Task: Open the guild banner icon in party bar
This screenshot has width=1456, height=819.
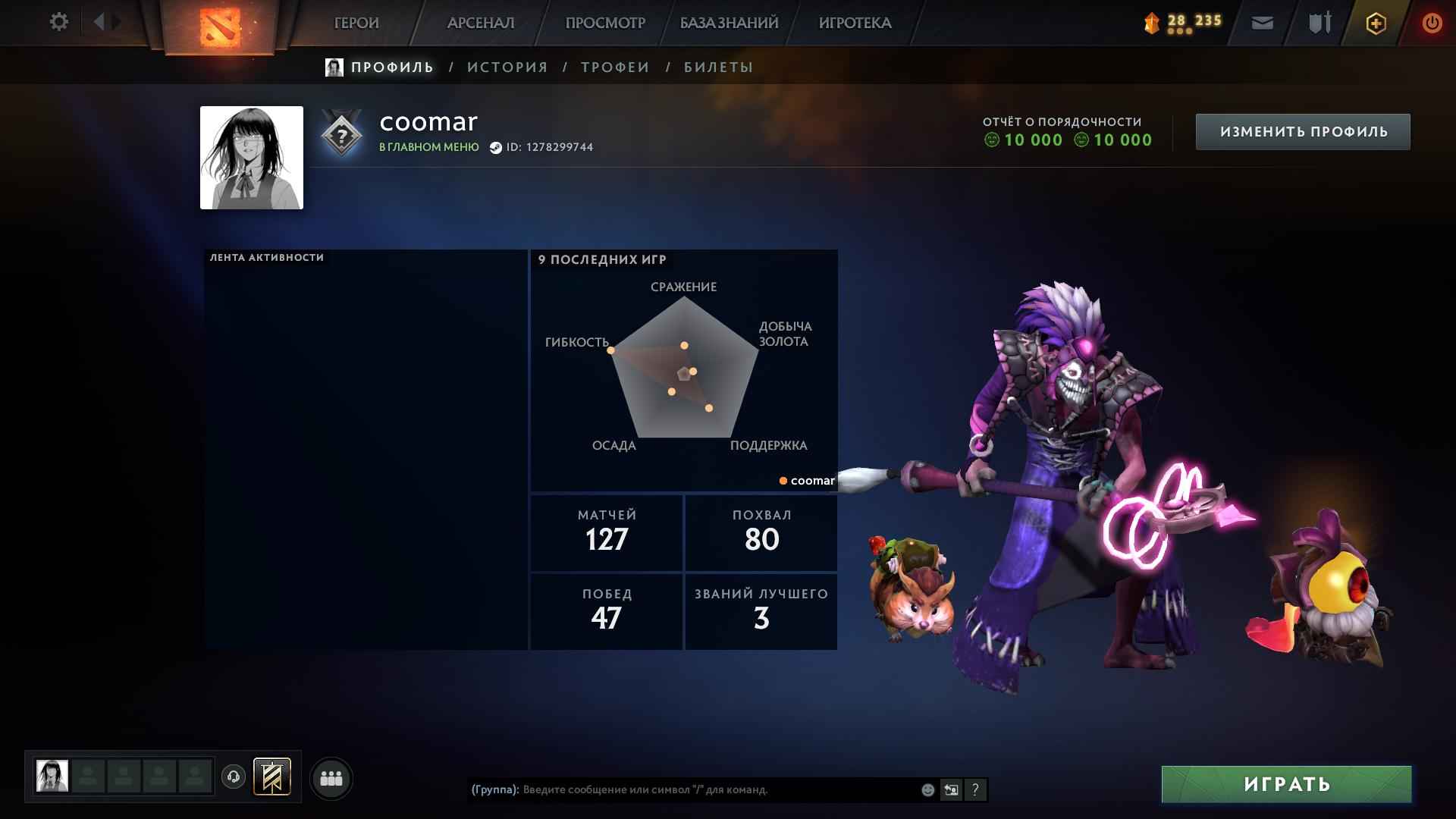Action: [x=272, y=777]
